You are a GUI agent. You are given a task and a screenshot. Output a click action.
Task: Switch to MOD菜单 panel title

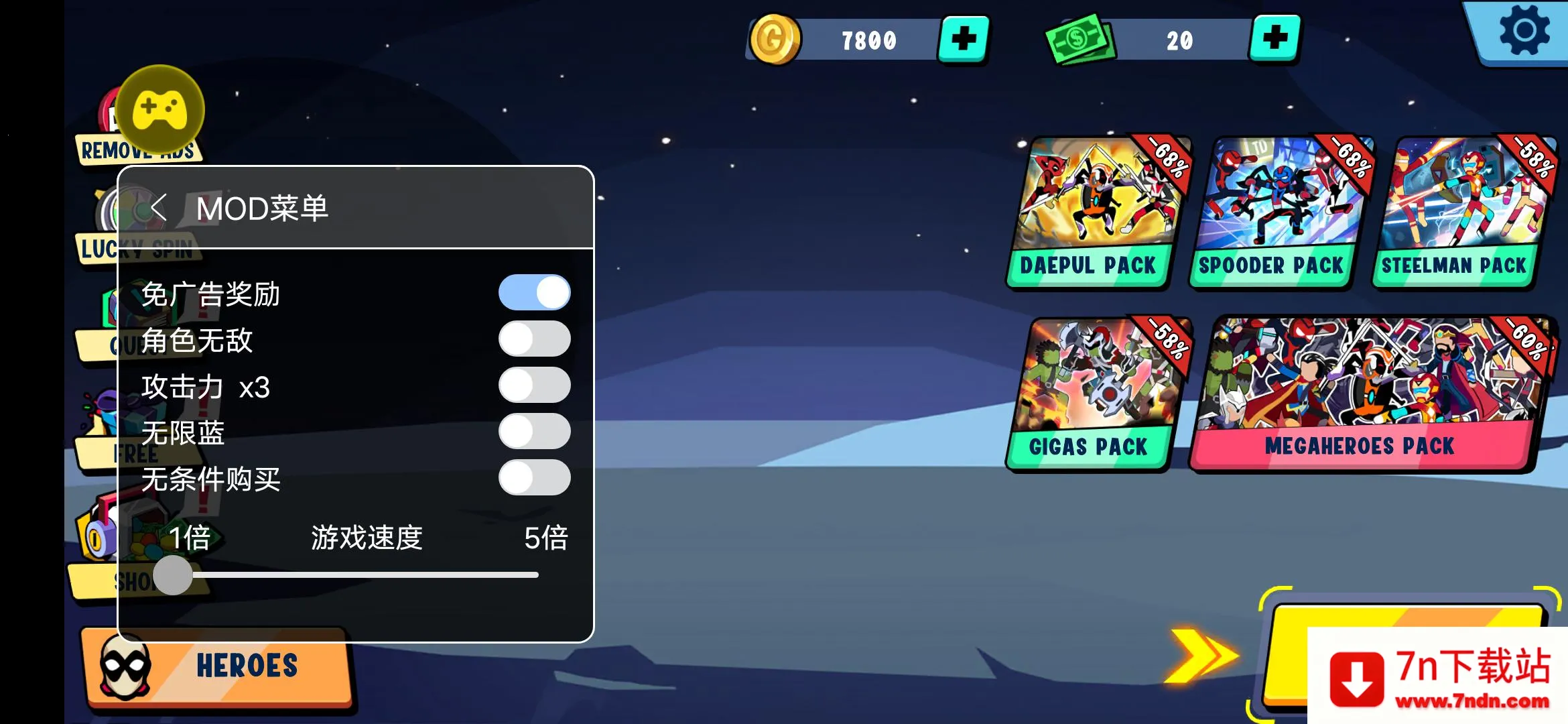coord(263,208)
